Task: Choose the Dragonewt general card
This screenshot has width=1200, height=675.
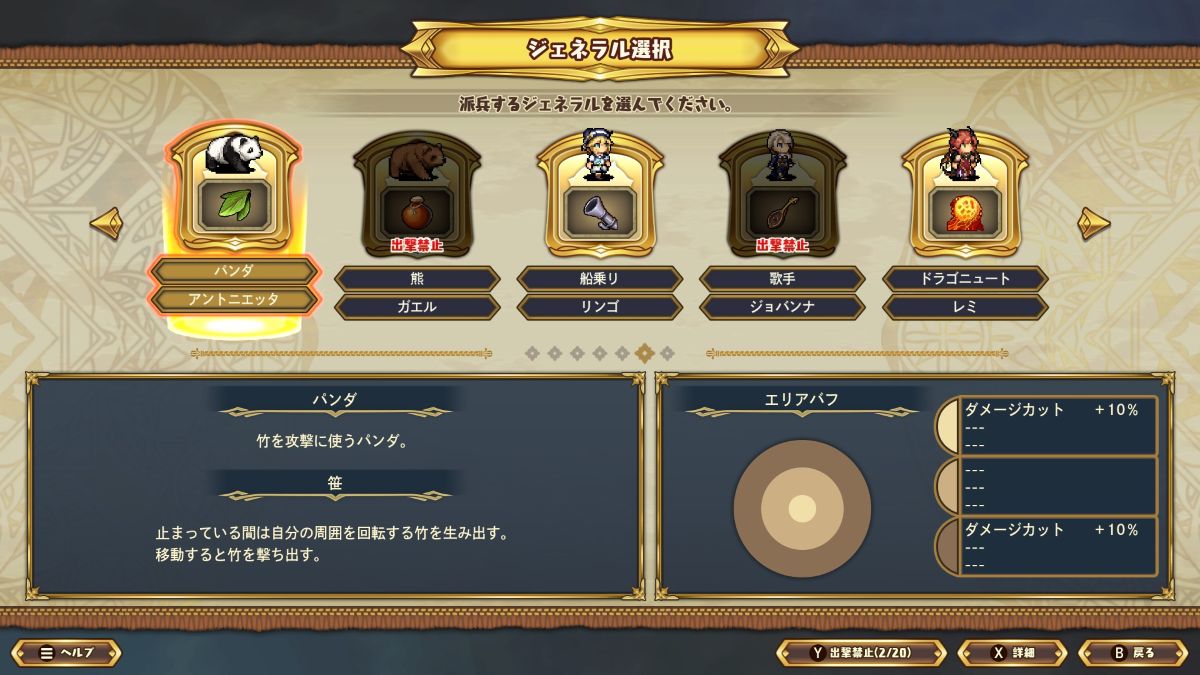Action: click(x=965, y=192)
